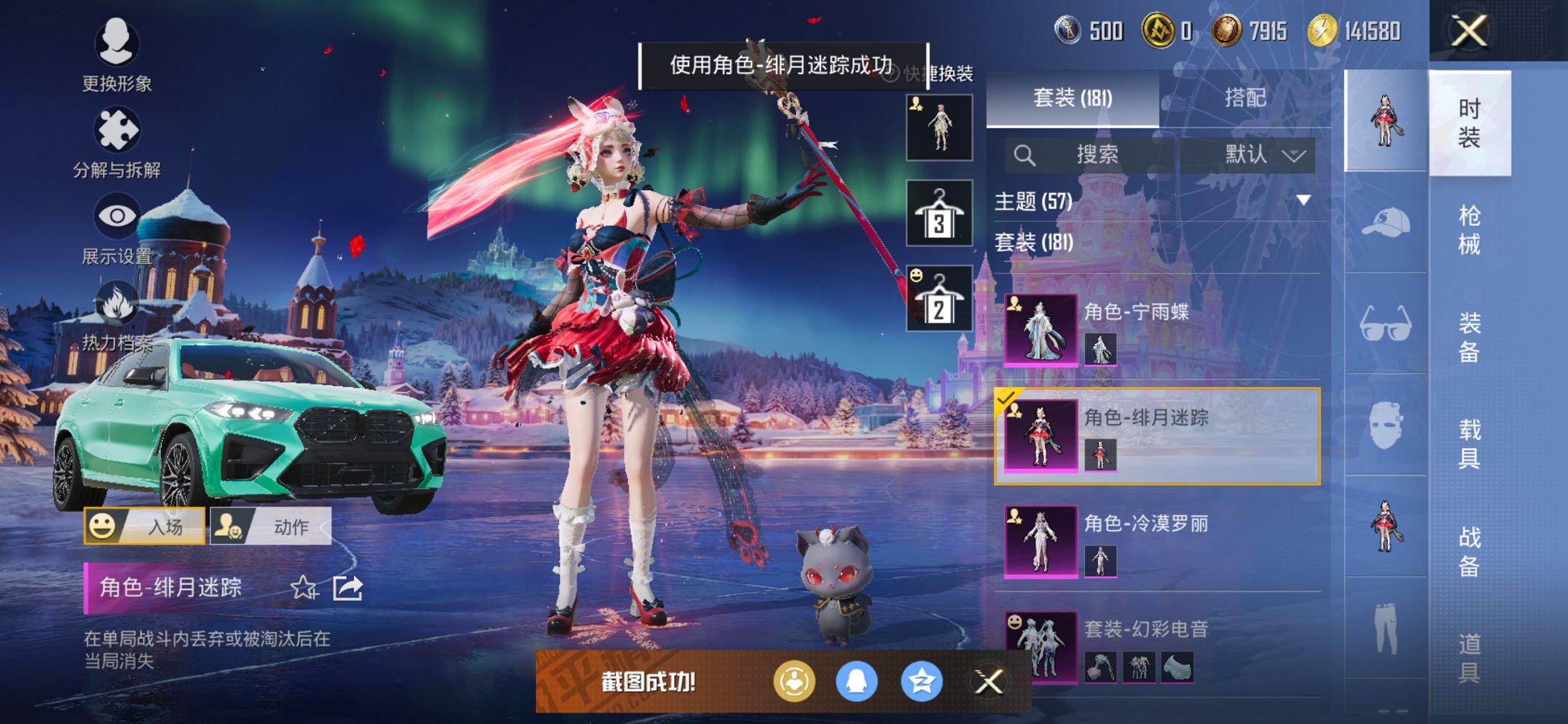Screen dimensions: 1568x724
Task: Click the search magnifier icon
Action: (x=1026, y=154)
